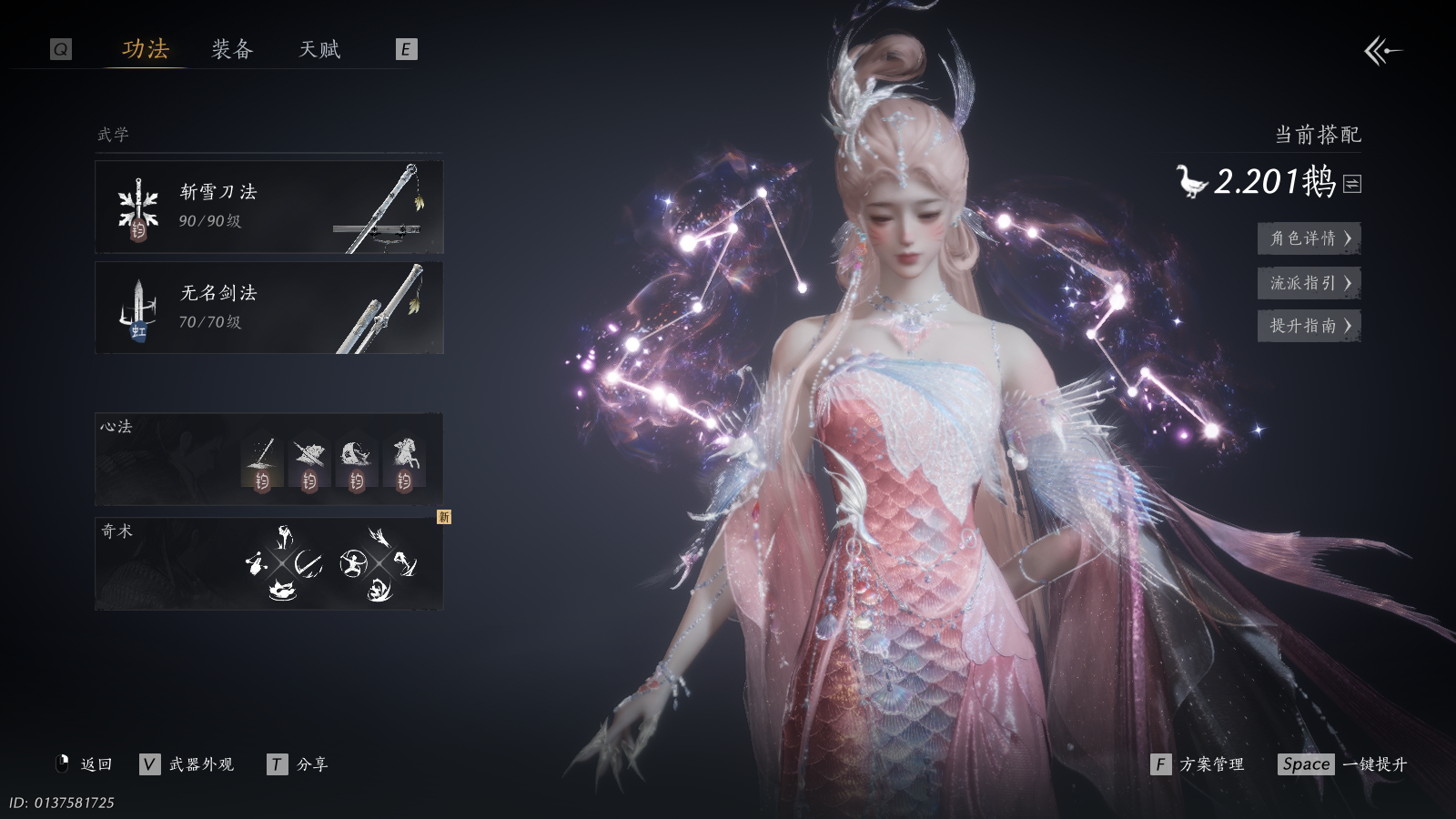Screen dimensions: 1456x819
Task: Activate 一键提升 one-click upgrade
Action: click(1343, 764)
